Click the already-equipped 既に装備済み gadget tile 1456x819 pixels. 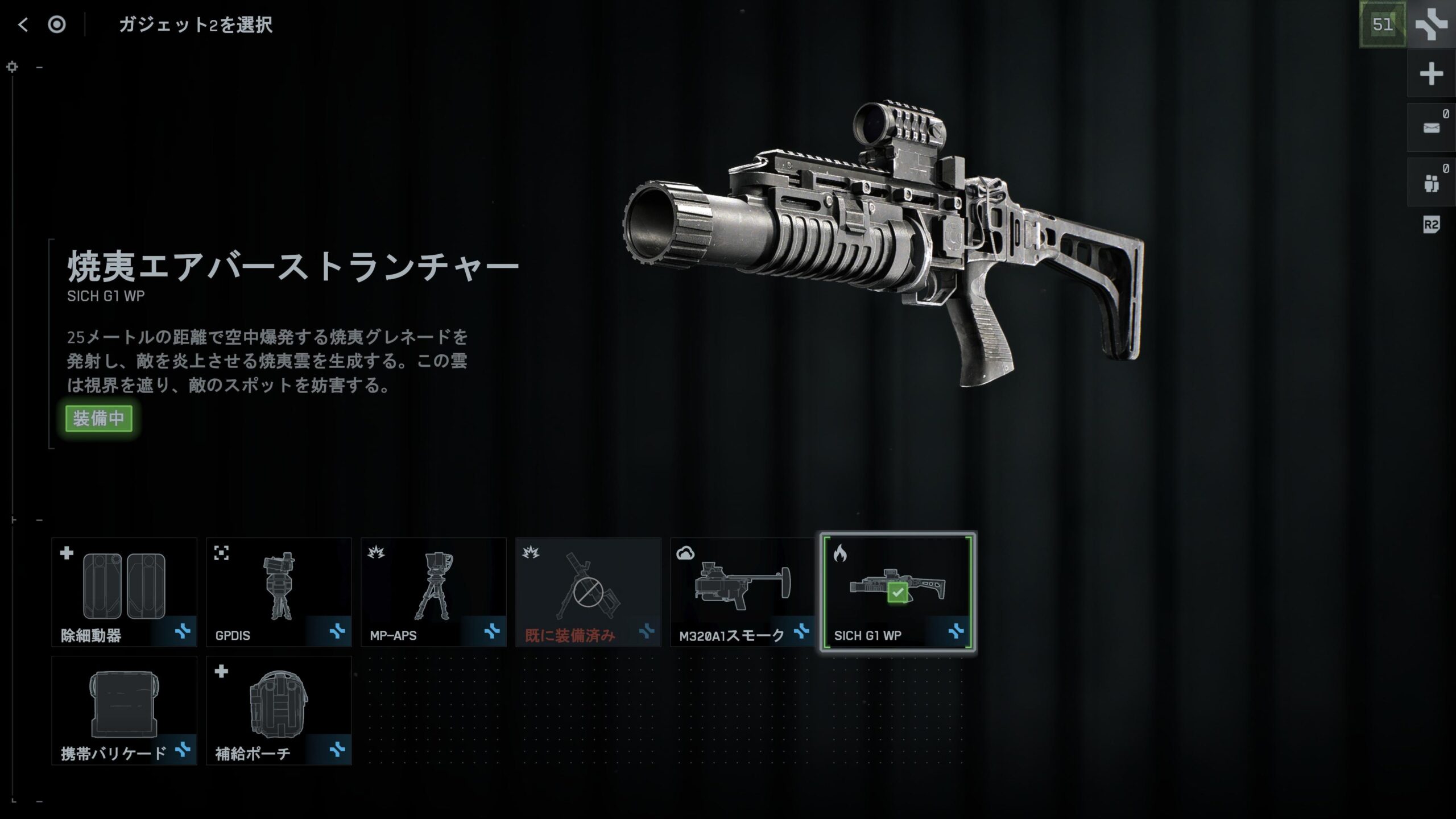click(x=588, y=592)
